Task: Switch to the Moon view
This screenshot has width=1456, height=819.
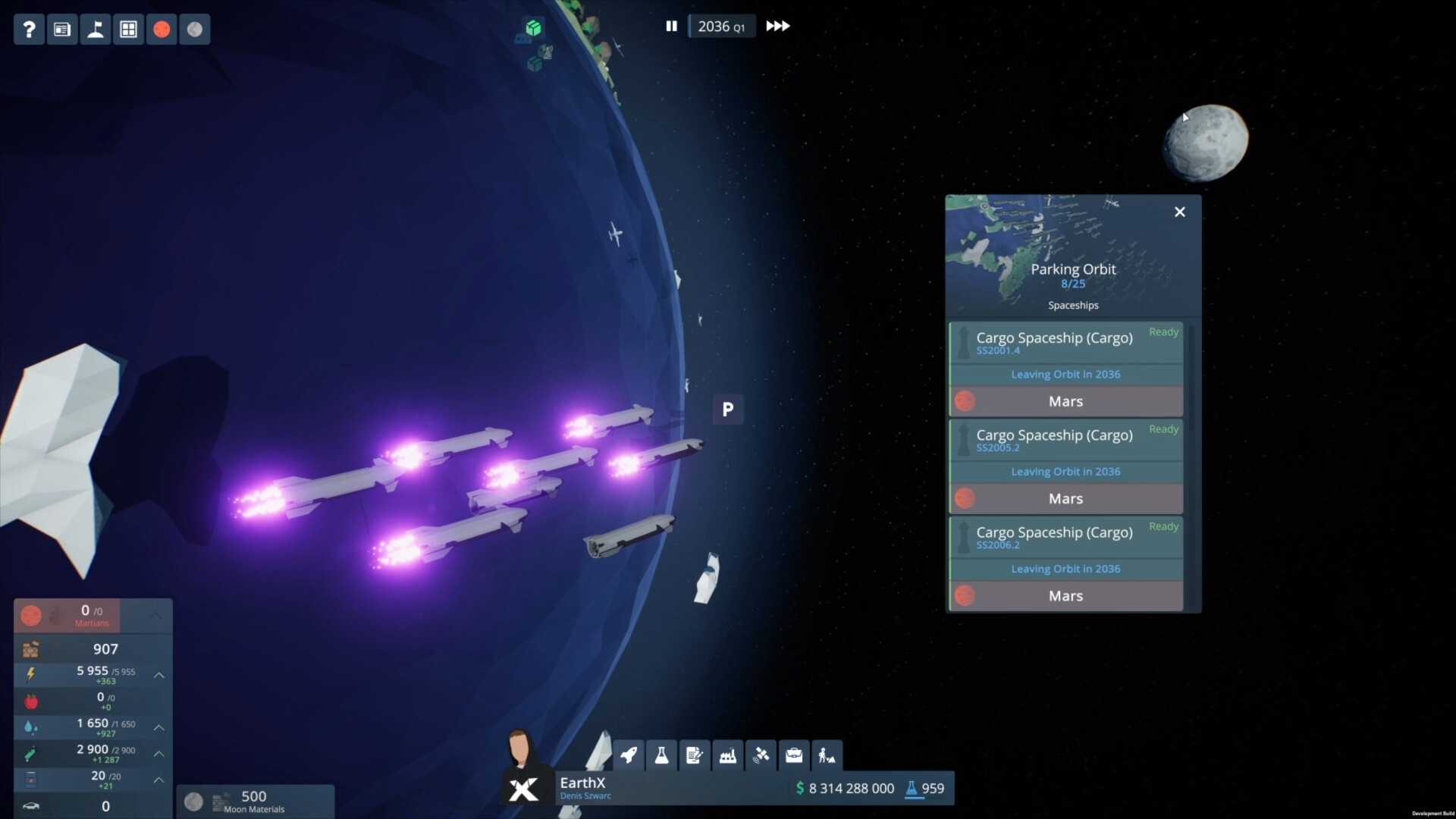Action: pyautogui.click(x=194, y=29)
